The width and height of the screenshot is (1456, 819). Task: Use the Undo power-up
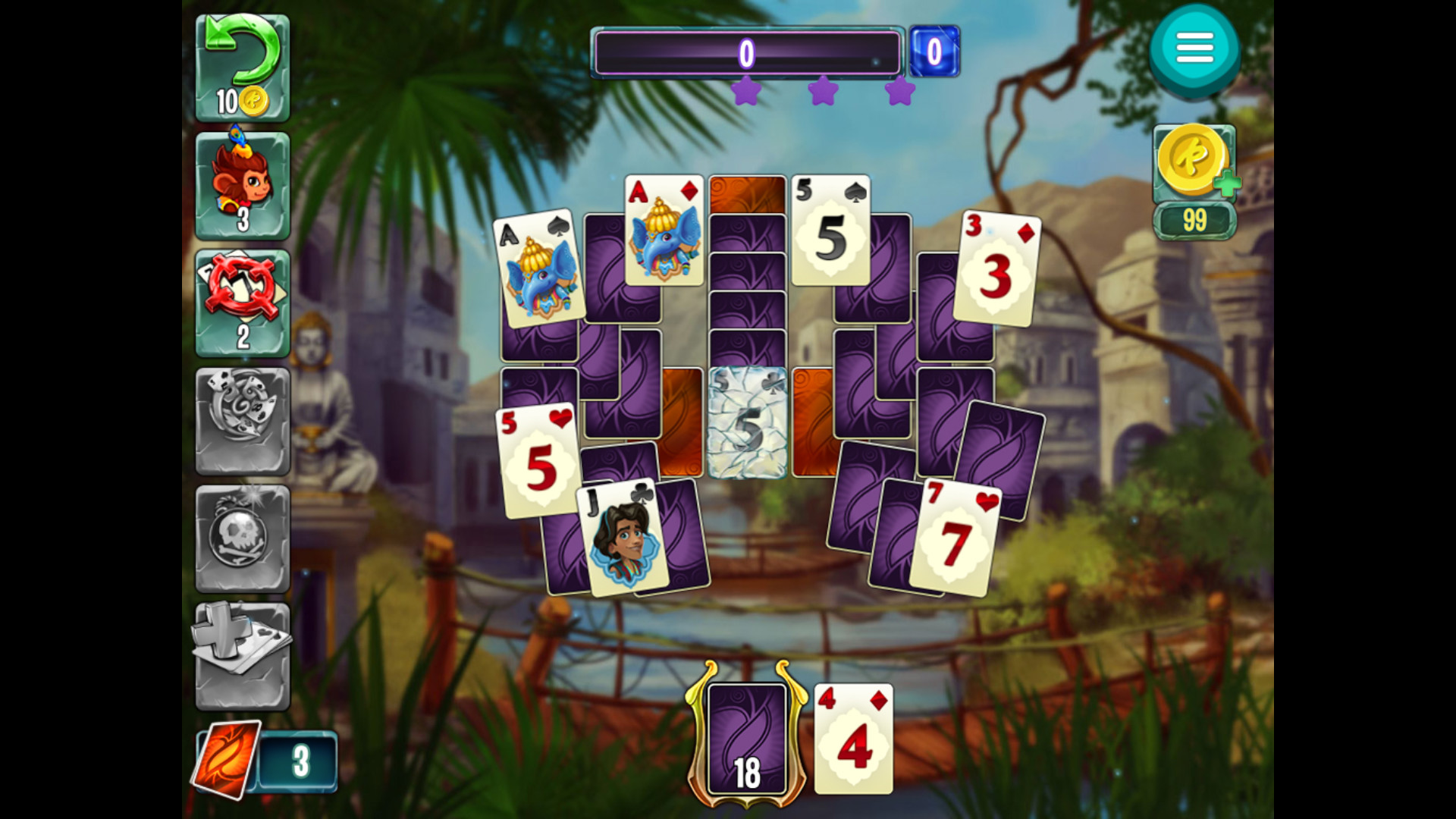[x=241, y=64]
